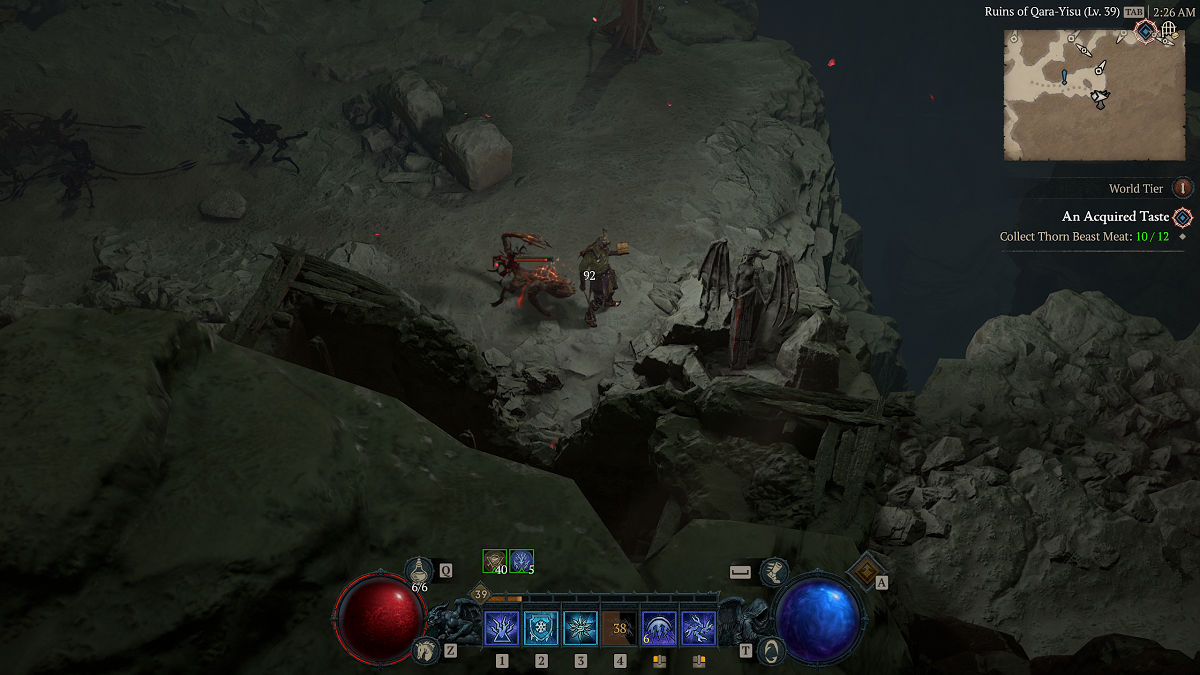Cast the snowflake shield ice armor skill
Image resolution: width=1200 pixels, height=675 pixels.
[x=541, y=629]
